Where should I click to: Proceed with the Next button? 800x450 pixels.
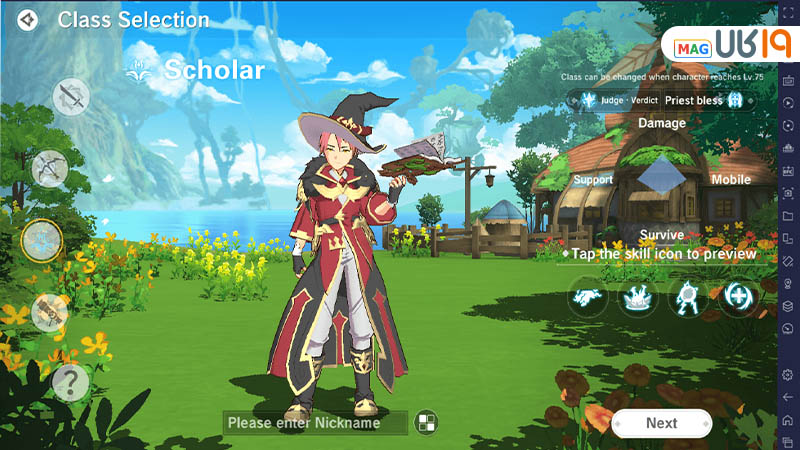point(661,423)
